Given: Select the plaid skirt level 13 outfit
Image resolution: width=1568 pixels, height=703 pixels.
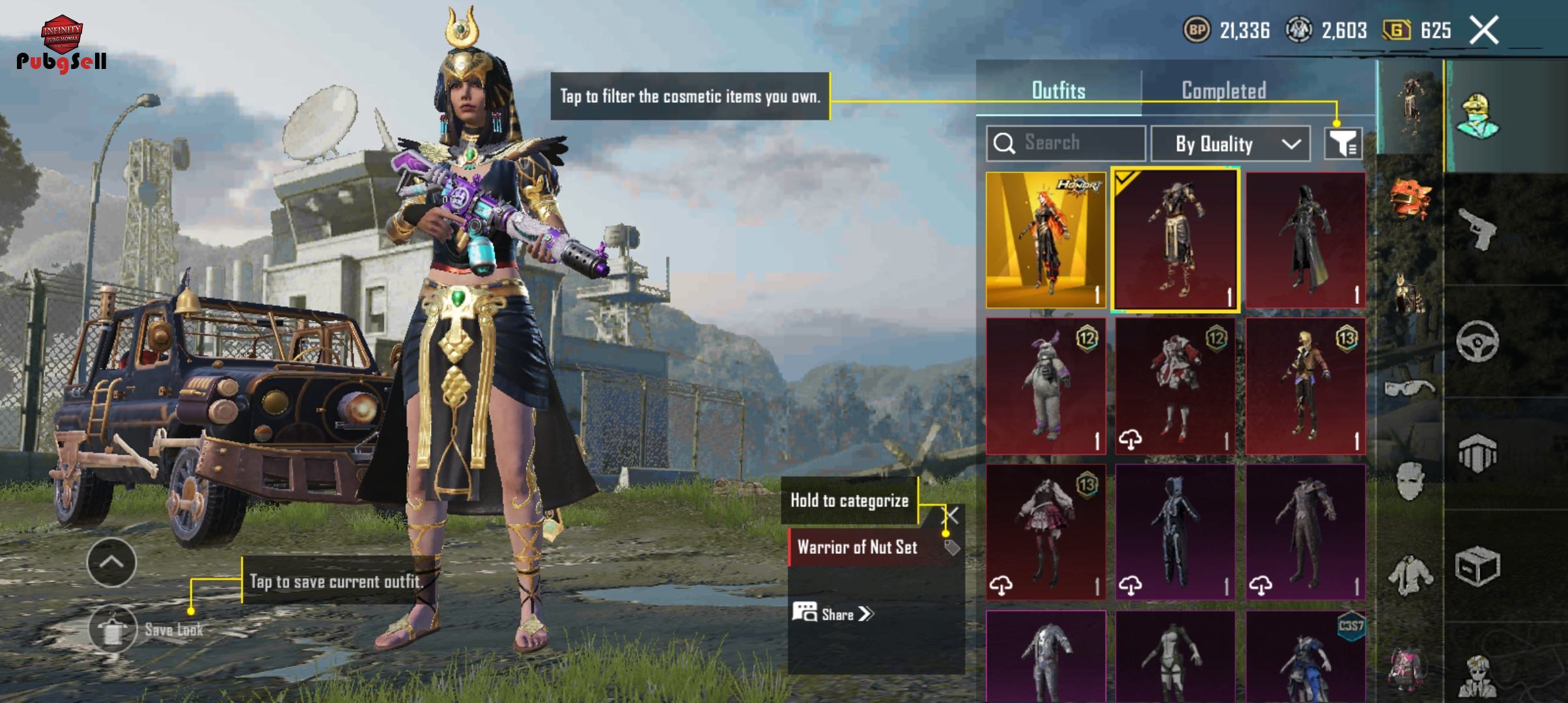Looking at the screenshot, I should click(1046, 532).
